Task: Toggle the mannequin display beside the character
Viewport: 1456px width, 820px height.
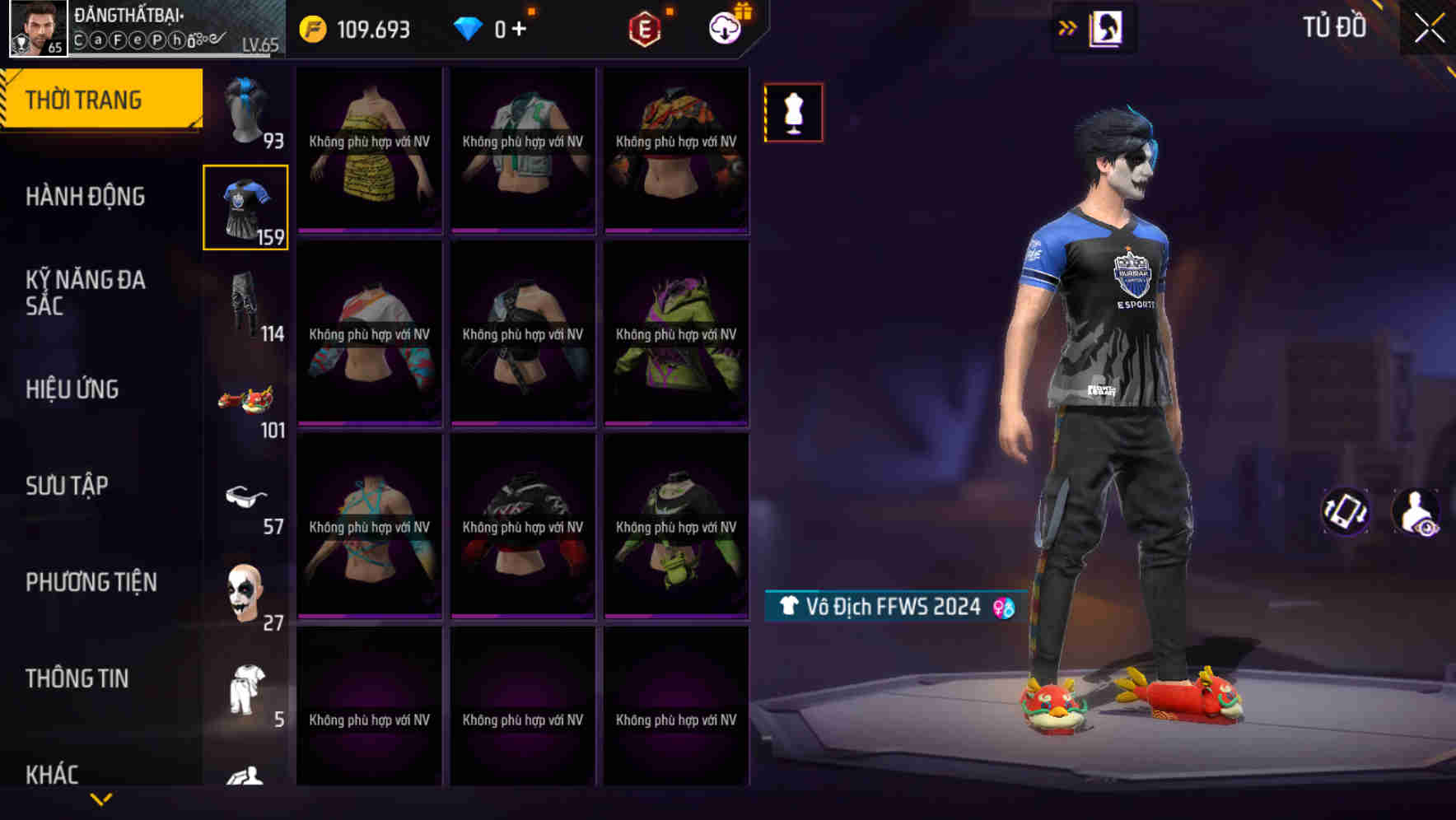Action: click(792, 113)
